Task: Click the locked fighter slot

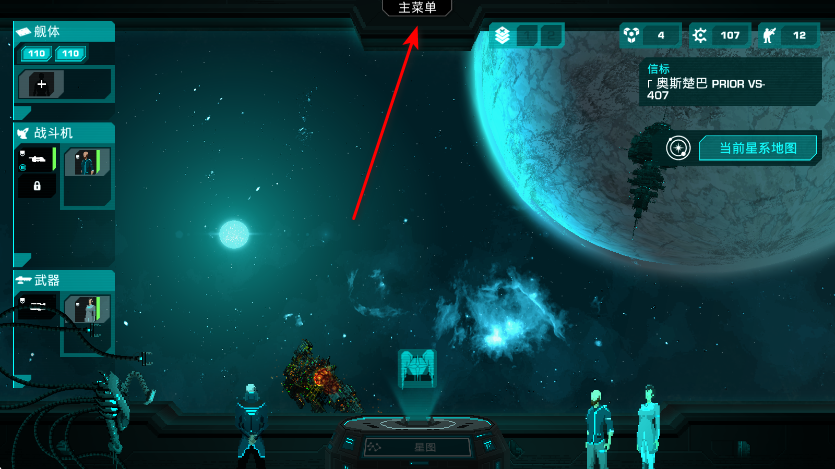Action: pyautogui.click(x=37, y=186)
